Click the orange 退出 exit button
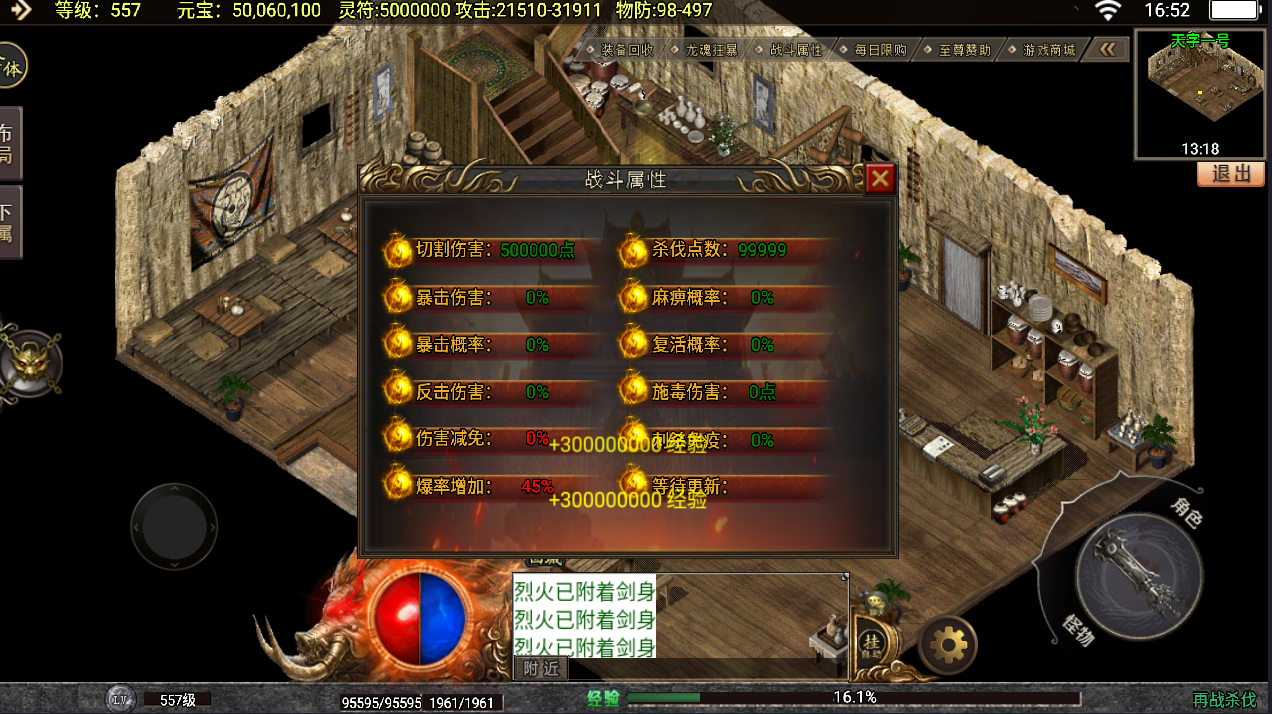Viewport: 1272px width, 714px height. click(x=1231, y=174)
